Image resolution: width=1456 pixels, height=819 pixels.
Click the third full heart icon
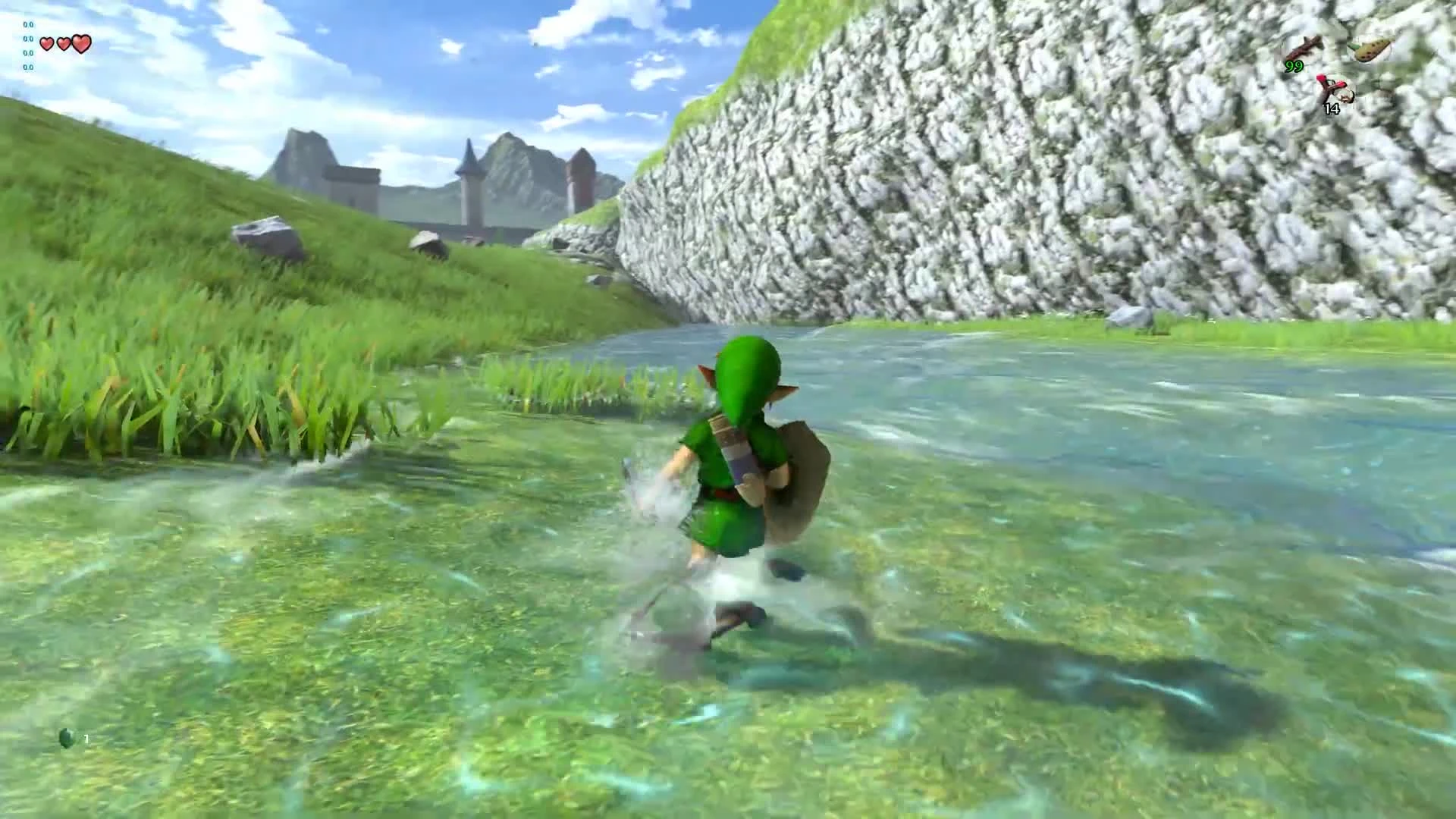81,42
